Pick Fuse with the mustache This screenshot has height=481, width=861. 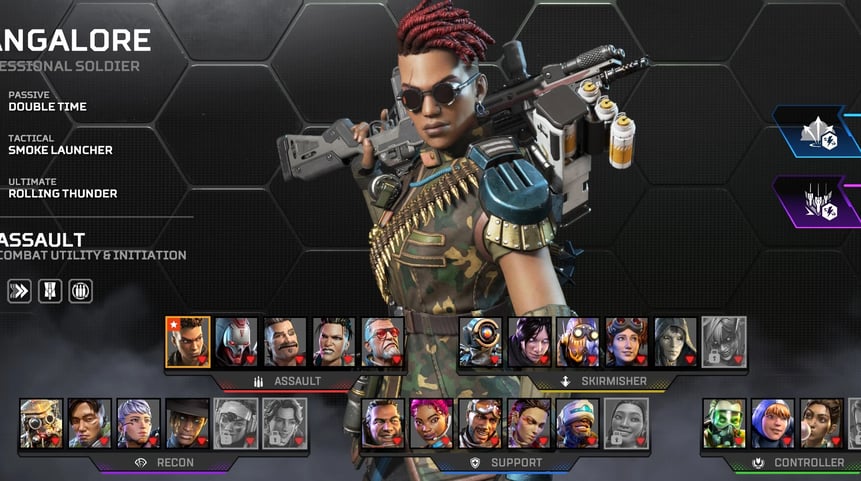point(286,342)
